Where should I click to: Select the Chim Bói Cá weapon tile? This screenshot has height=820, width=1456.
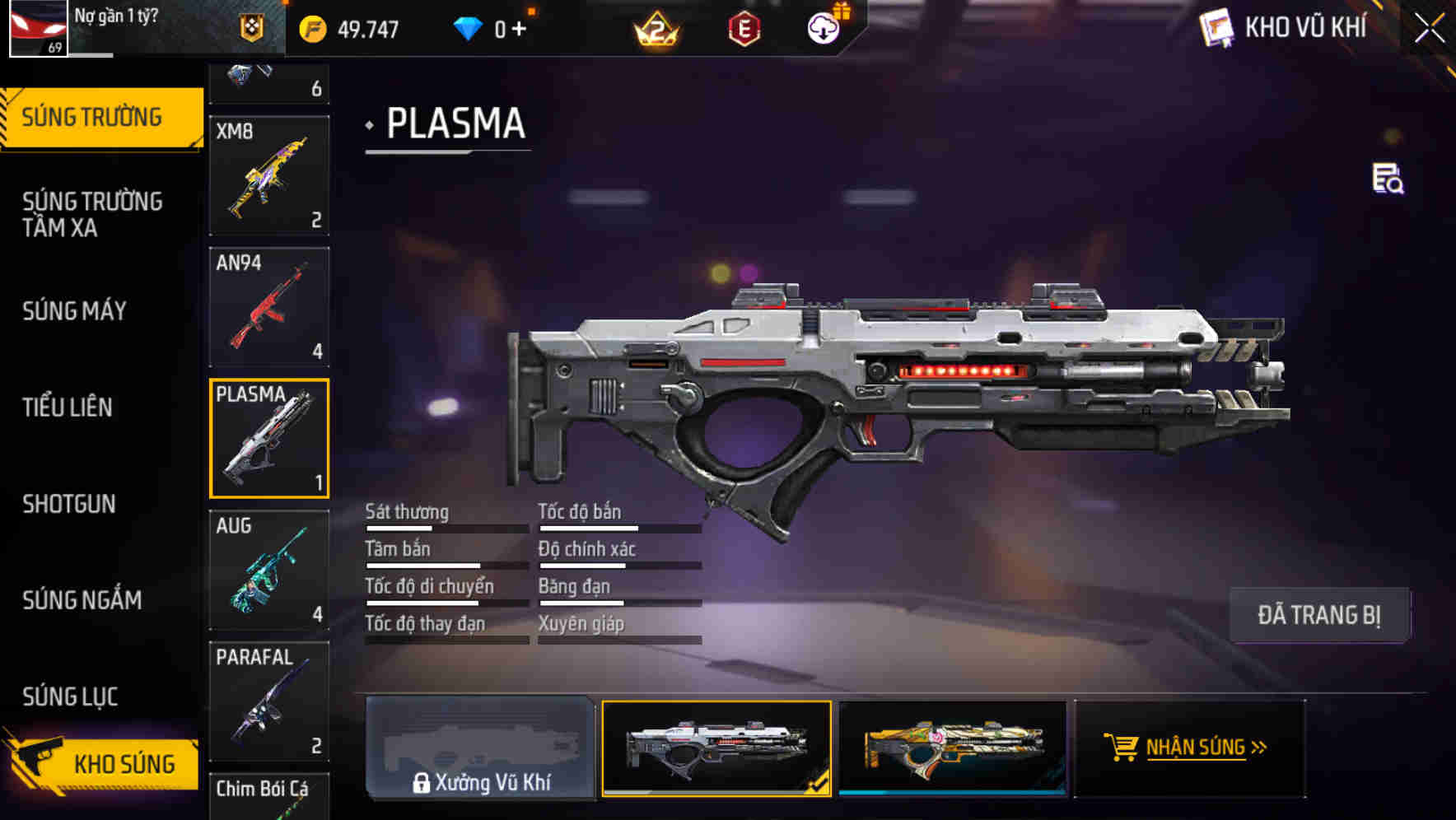pos(269,796)
